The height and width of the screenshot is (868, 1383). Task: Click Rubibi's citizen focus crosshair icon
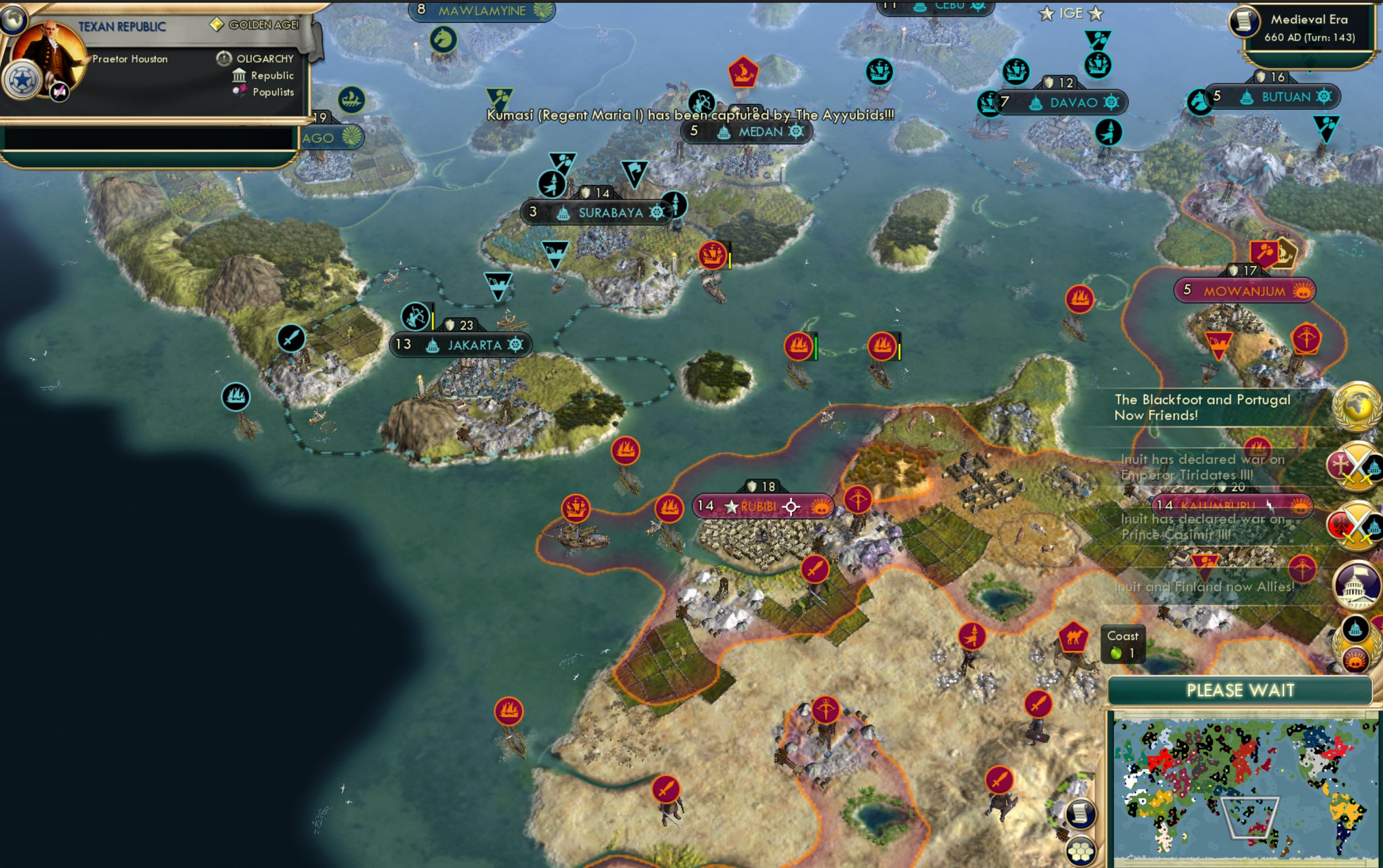coord(792,507)
